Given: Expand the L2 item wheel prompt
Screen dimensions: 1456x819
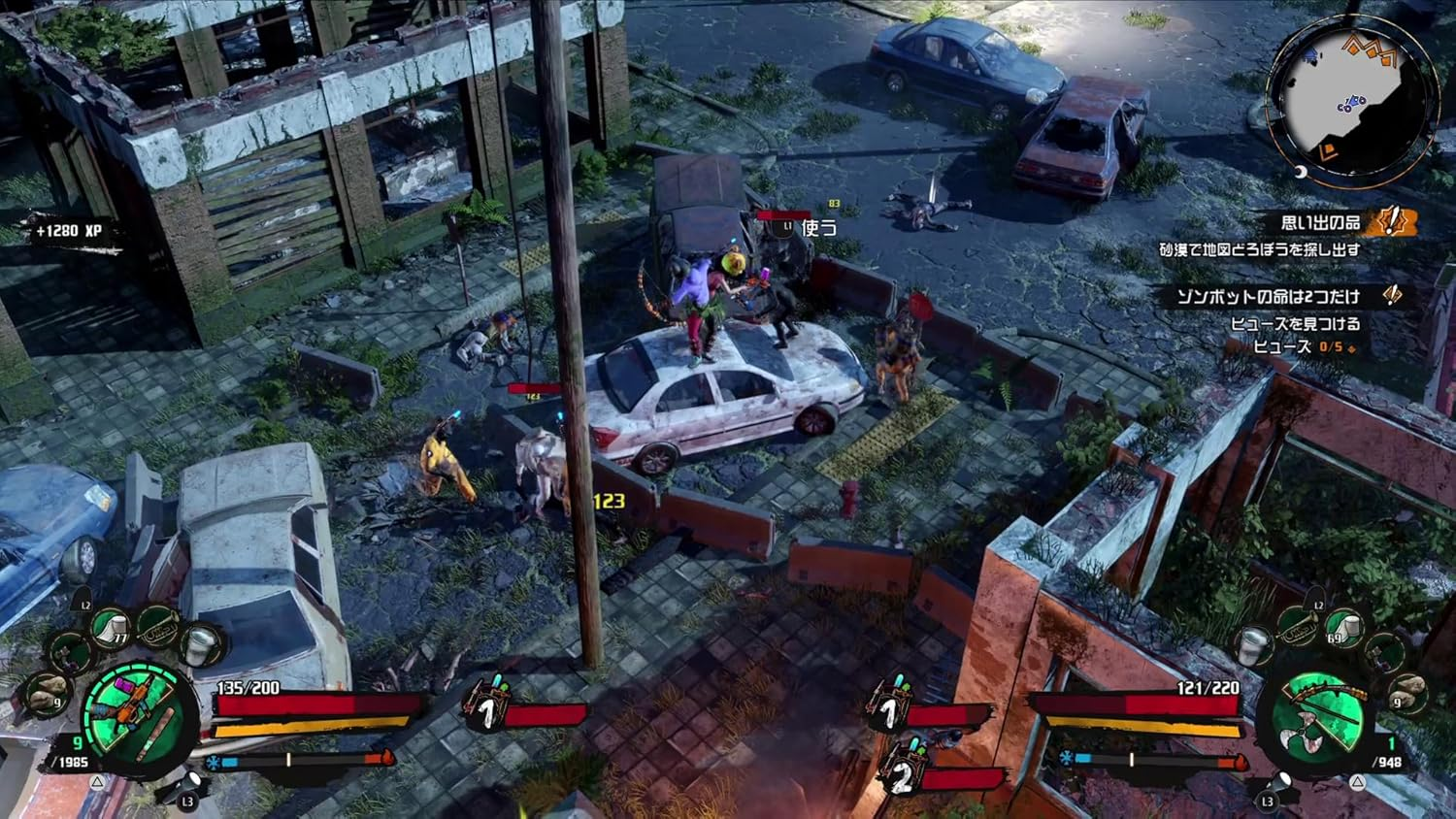Looking at the screenshot, I should point(84,604).
